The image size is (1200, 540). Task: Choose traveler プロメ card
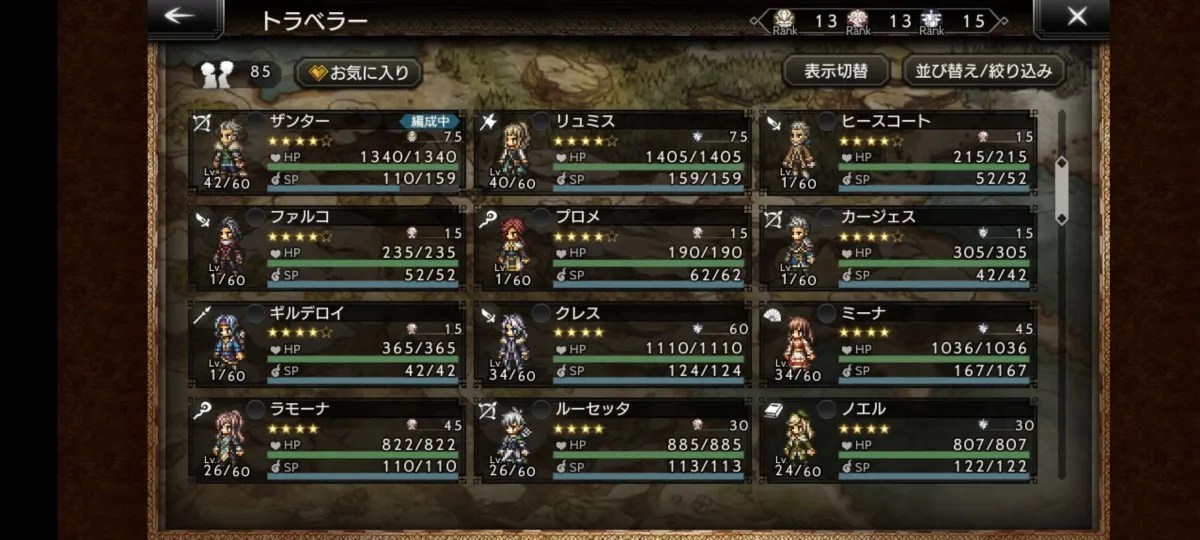tap(614, 248)
